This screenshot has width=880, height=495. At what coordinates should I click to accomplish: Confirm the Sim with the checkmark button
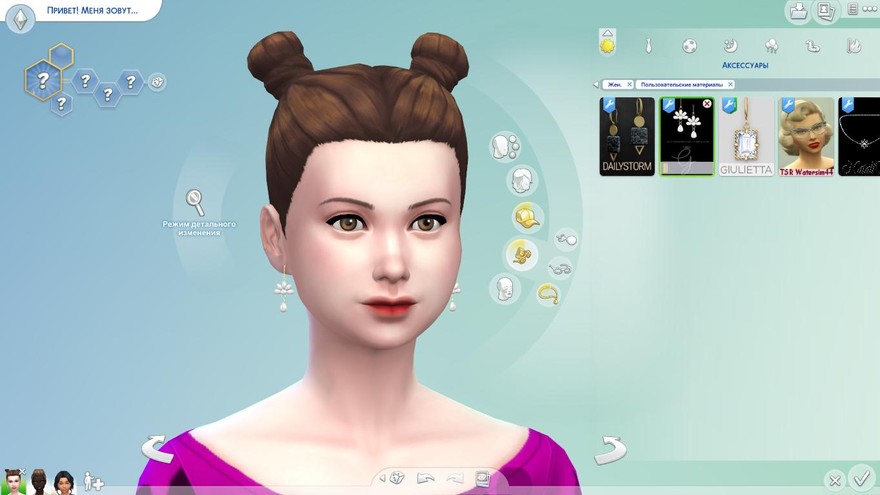tap(860, 477)
